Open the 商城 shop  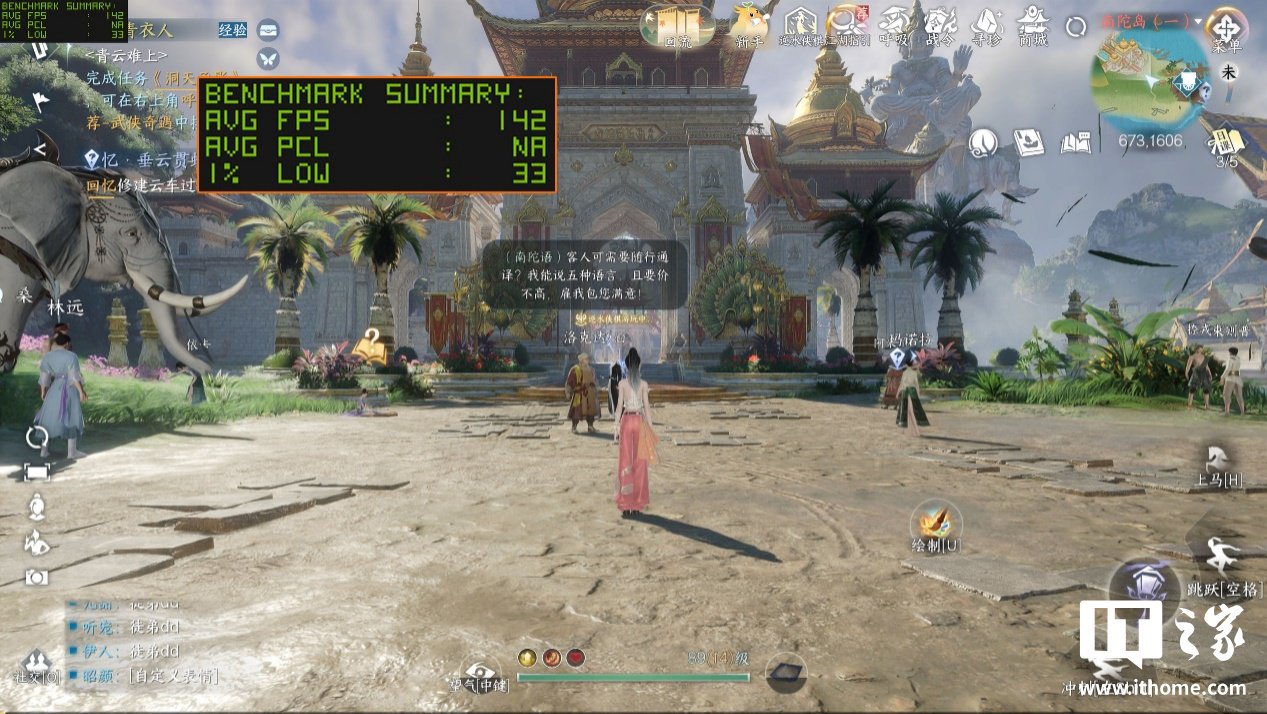[x=1033, y=23]
